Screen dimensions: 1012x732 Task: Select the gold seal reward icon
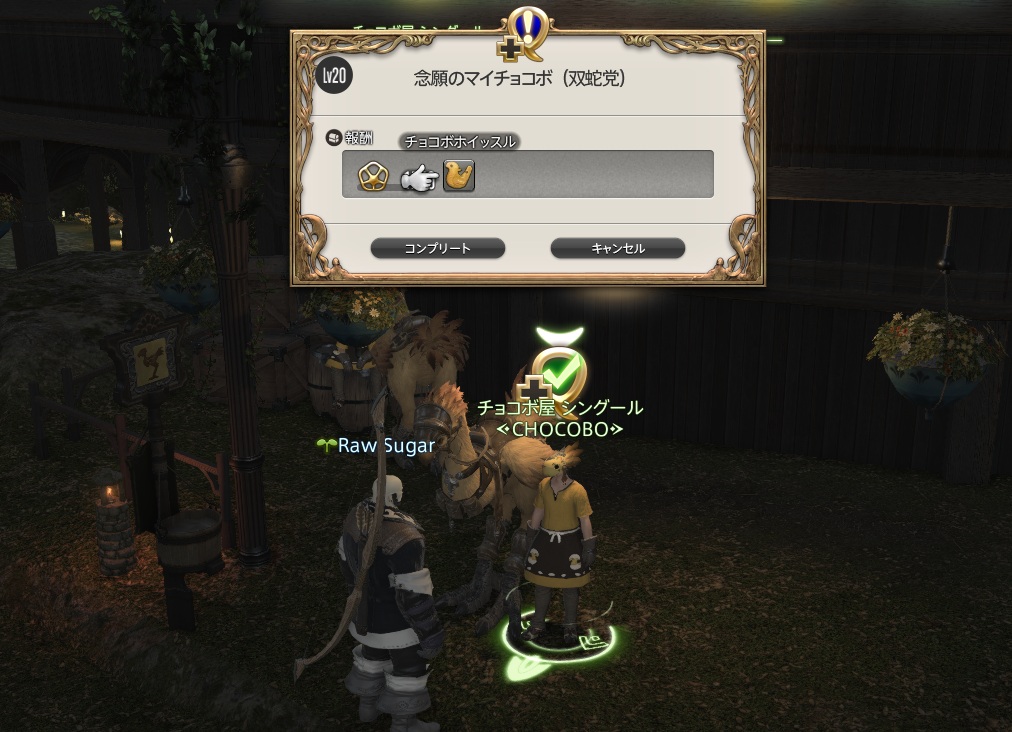tap(373, 176)
